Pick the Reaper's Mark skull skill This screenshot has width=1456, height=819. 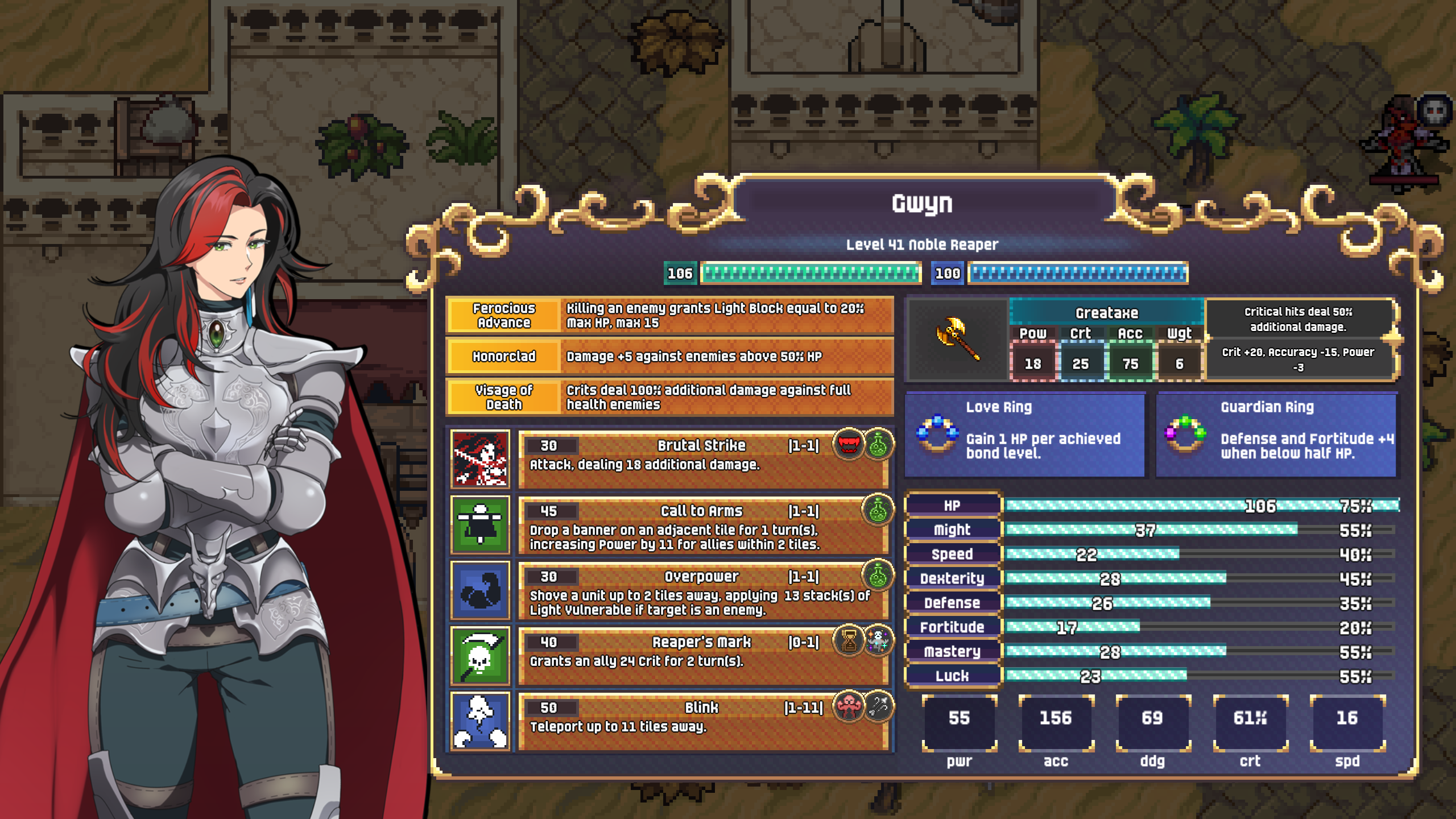[x=480, y=655]
